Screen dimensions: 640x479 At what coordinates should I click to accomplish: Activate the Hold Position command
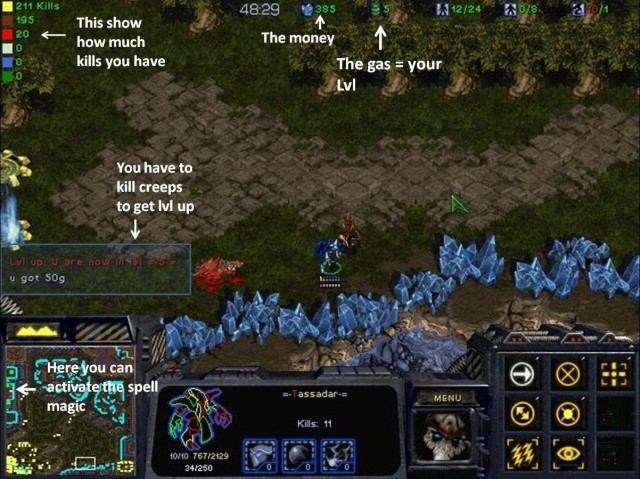click(x=569, y=412)
